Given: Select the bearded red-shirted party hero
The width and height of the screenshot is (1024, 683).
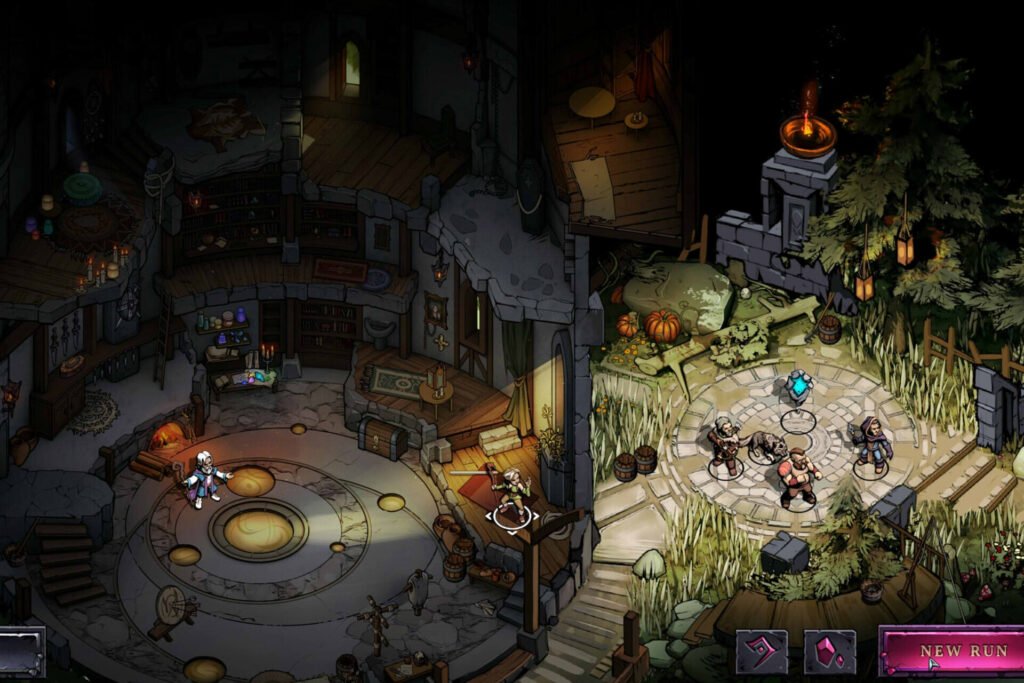Looking at the screenshot, I should tap(797, 478).
